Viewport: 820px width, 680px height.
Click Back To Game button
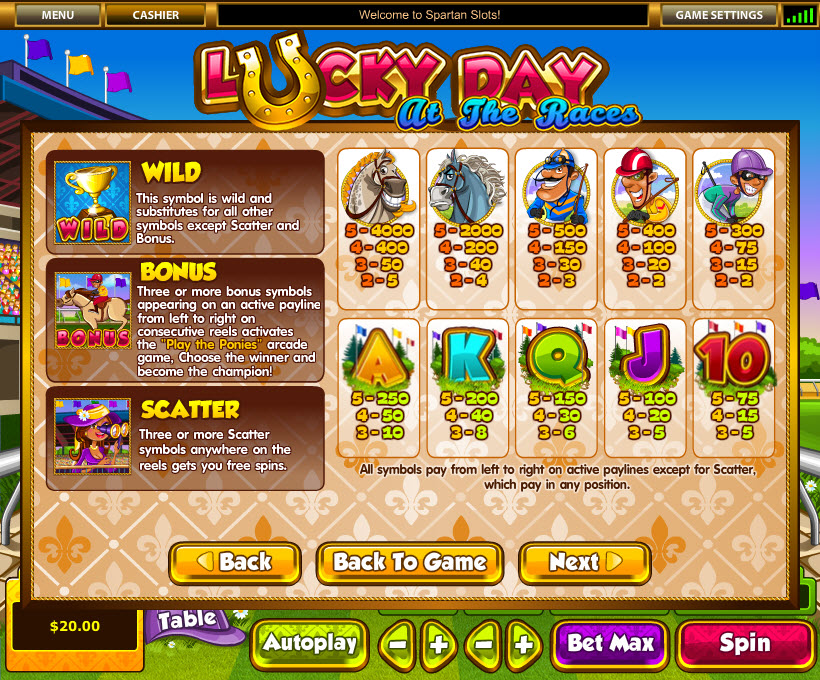(410, 563)
